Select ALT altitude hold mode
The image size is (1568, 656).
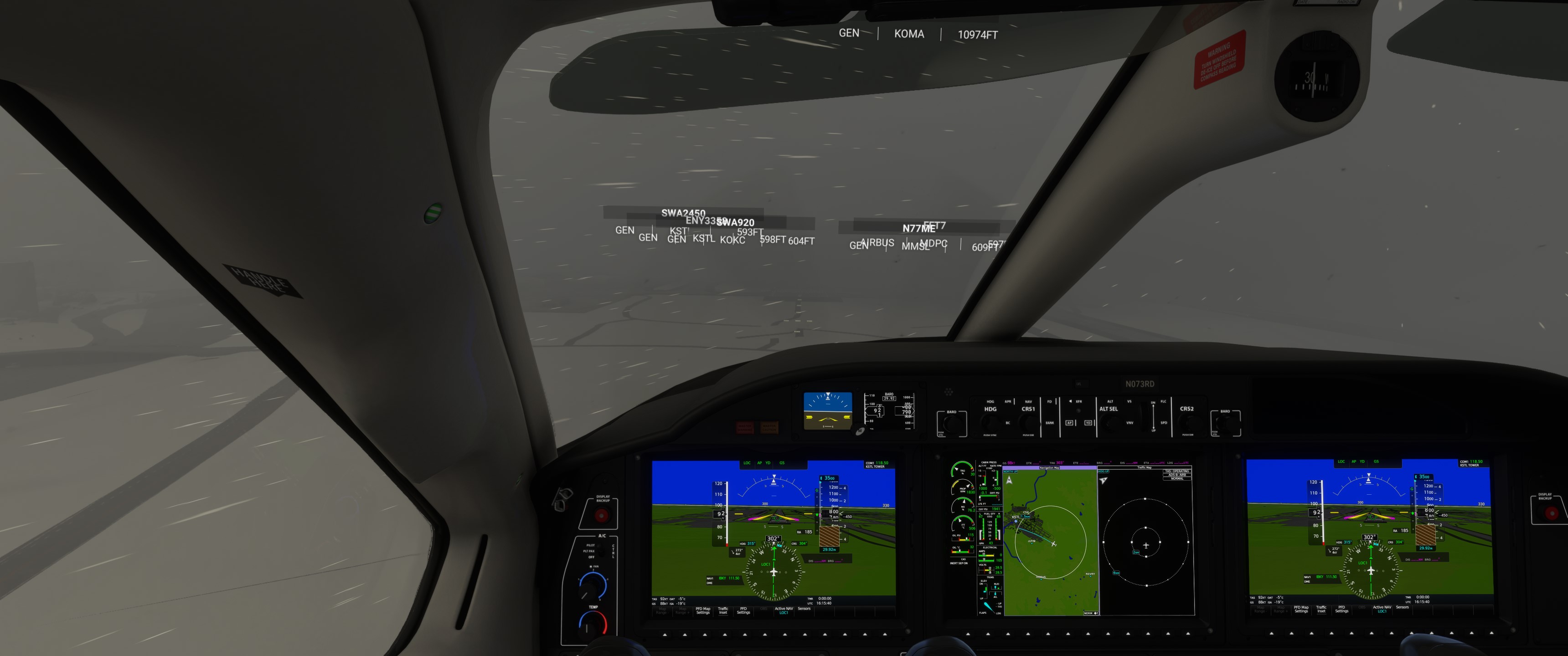point(1111,402)
